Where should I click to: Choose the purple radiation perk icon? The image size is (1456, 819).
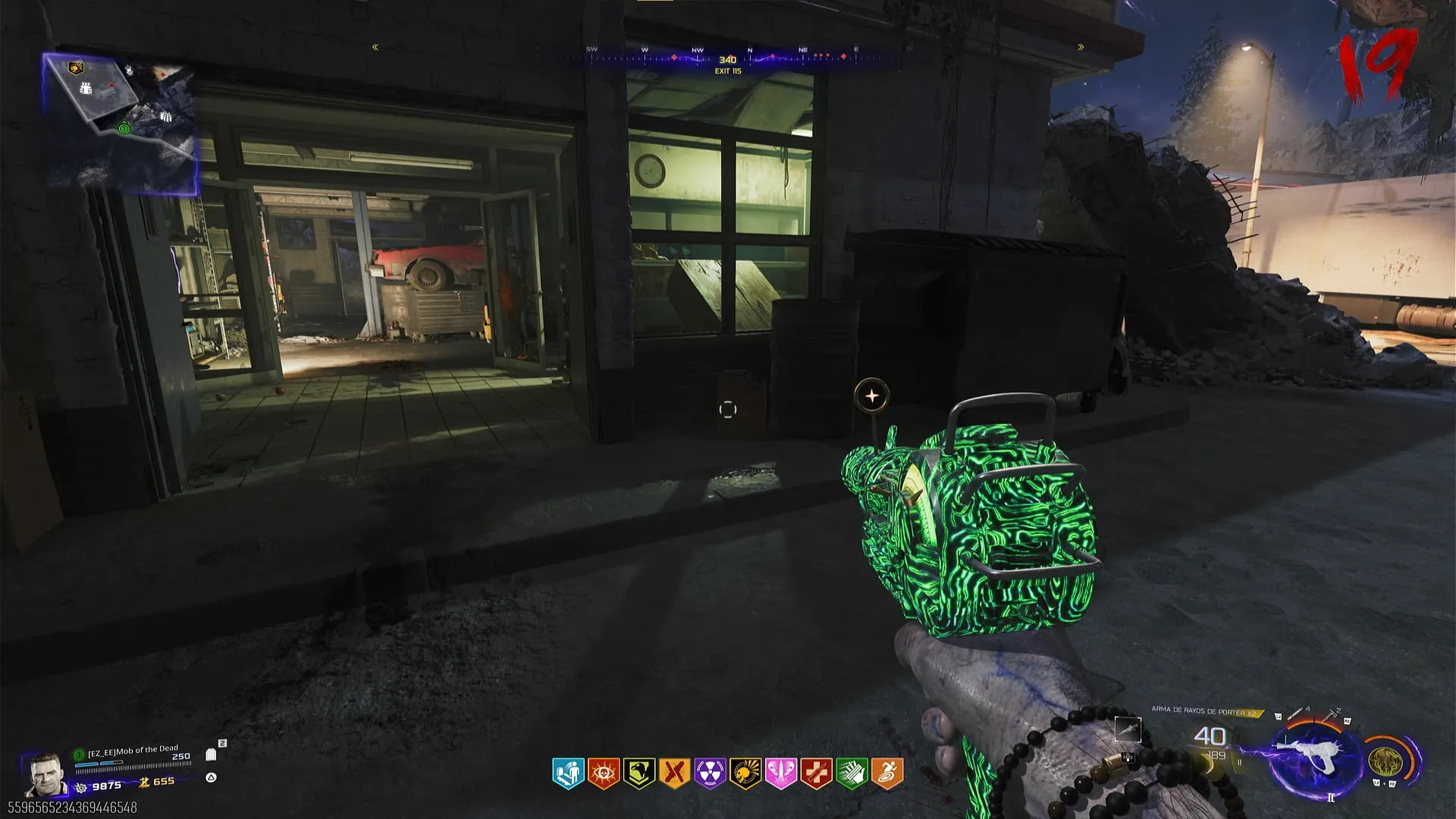click(x=710, y=773)
